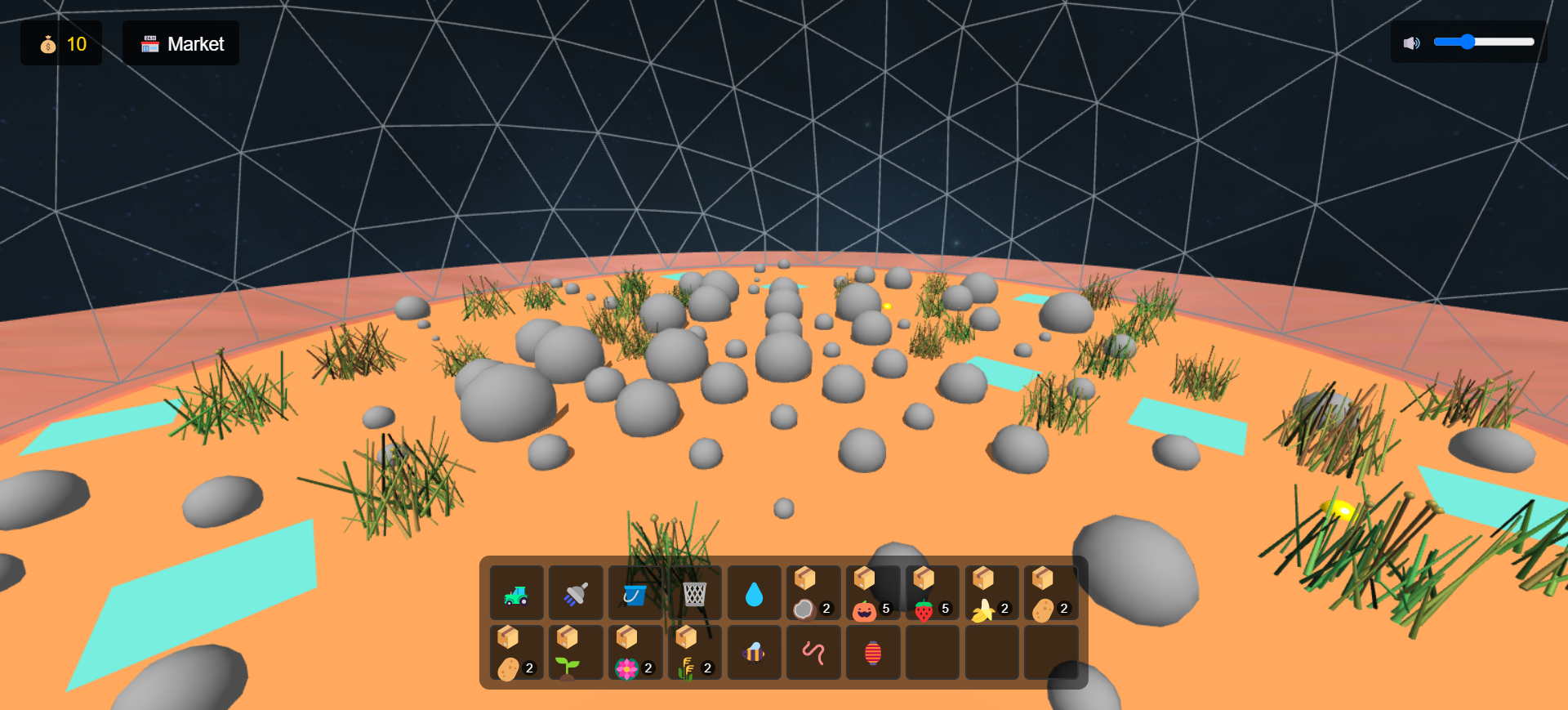This screenshot has width=1568, height=710.
Task: Select the wheat seed box
Action: [x=695, y=652]
